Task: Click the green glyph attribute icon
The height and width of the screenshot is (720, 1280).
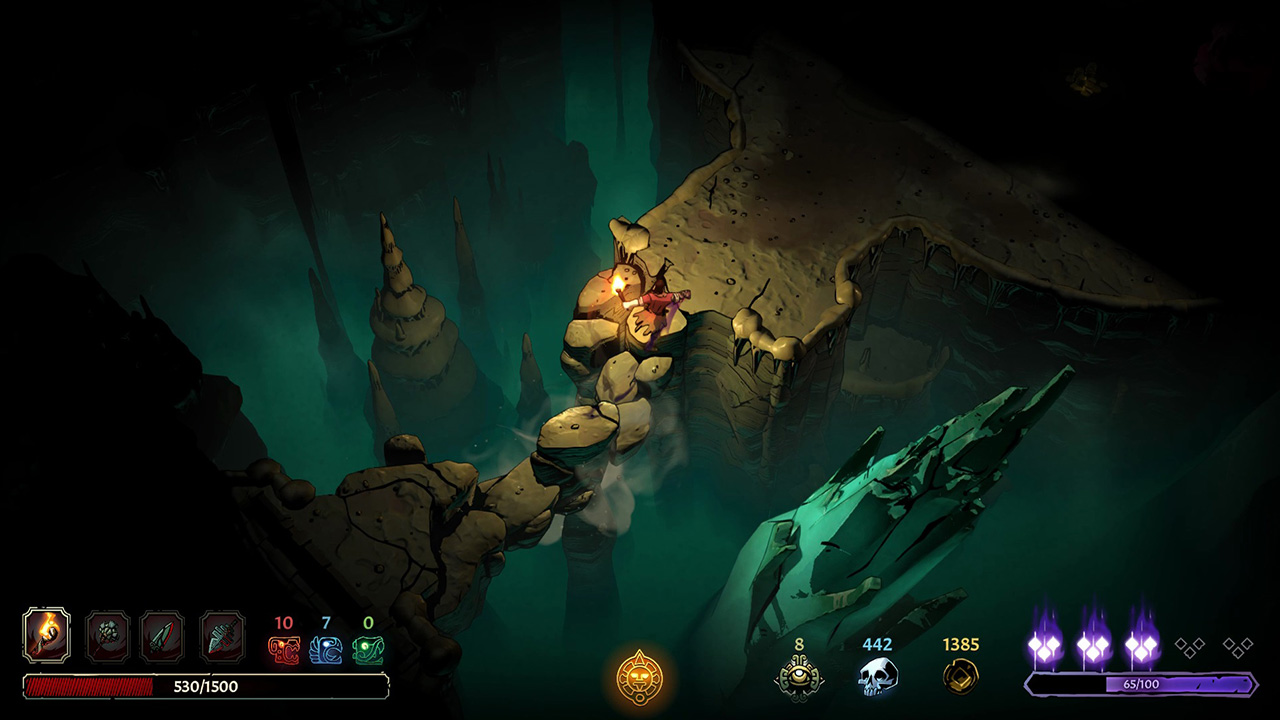Action: point(368,650)
